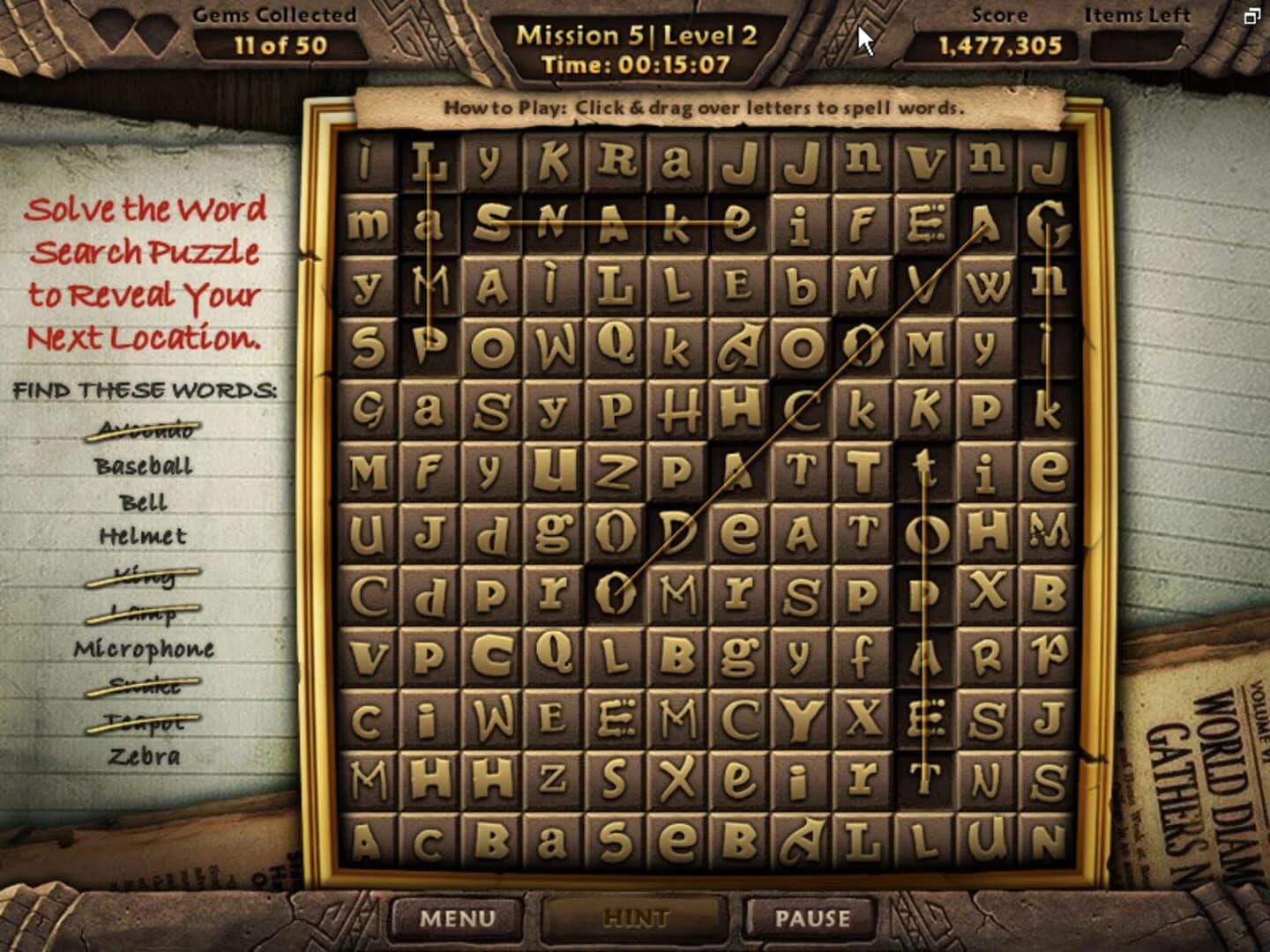Viewport: 1270px width, 952px height.
Task: Select the letter Z tile near Zebra's start
Action: 553,776
